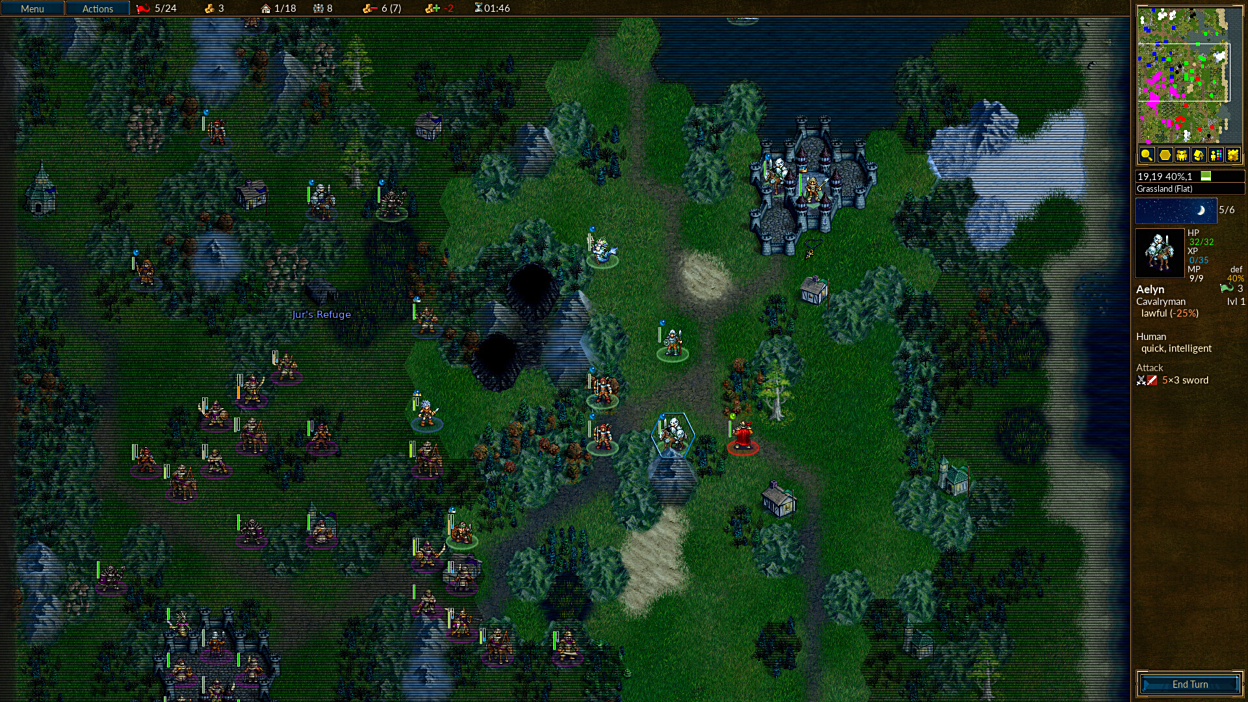Viewport: 1248px width, 702px height.
Task: Toggle the minimap color coding button
Action: (x=1215, y=155)
